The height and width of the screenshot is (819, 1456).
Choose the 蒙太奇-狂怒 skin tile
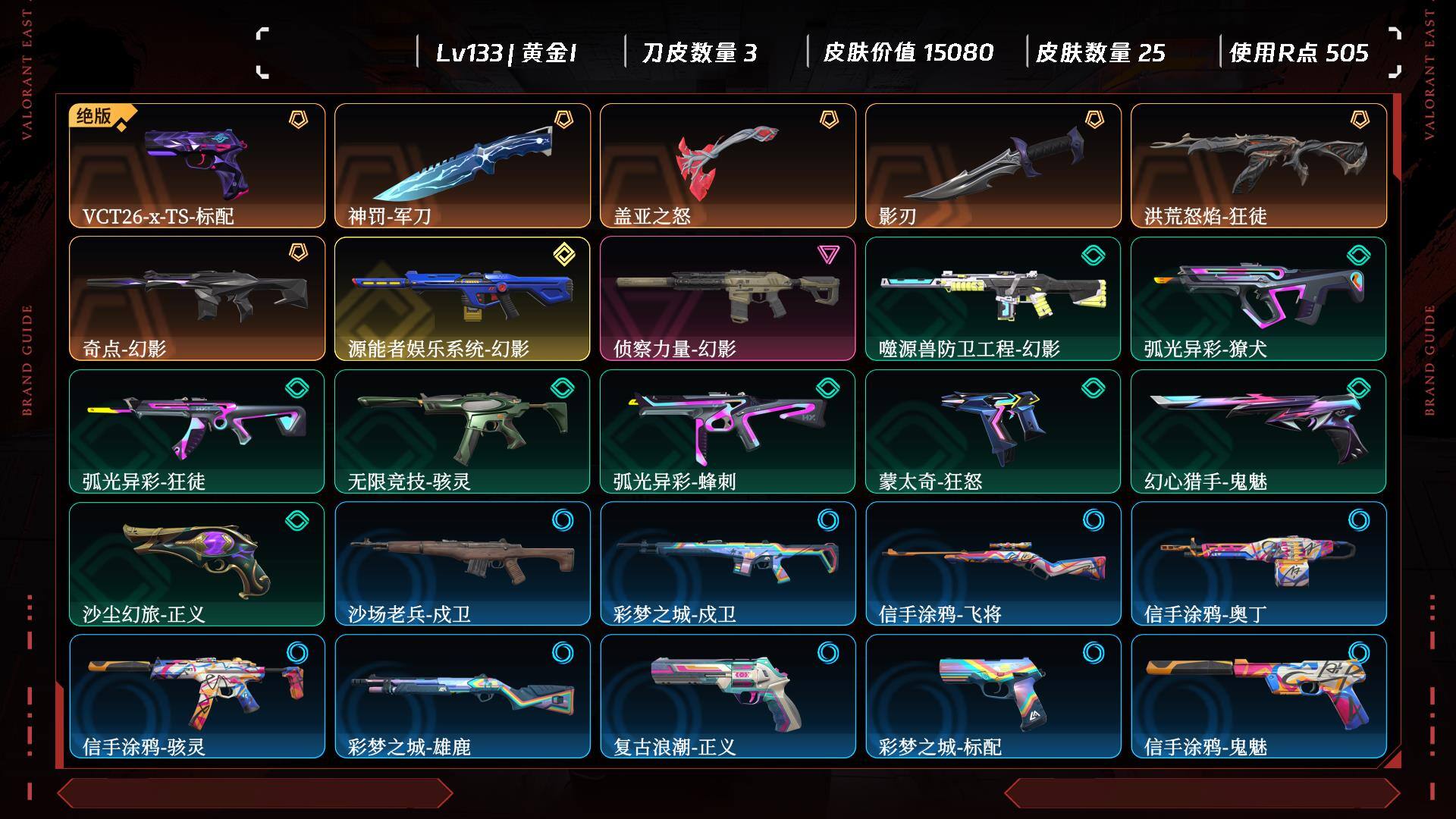[x=993, y=431]
